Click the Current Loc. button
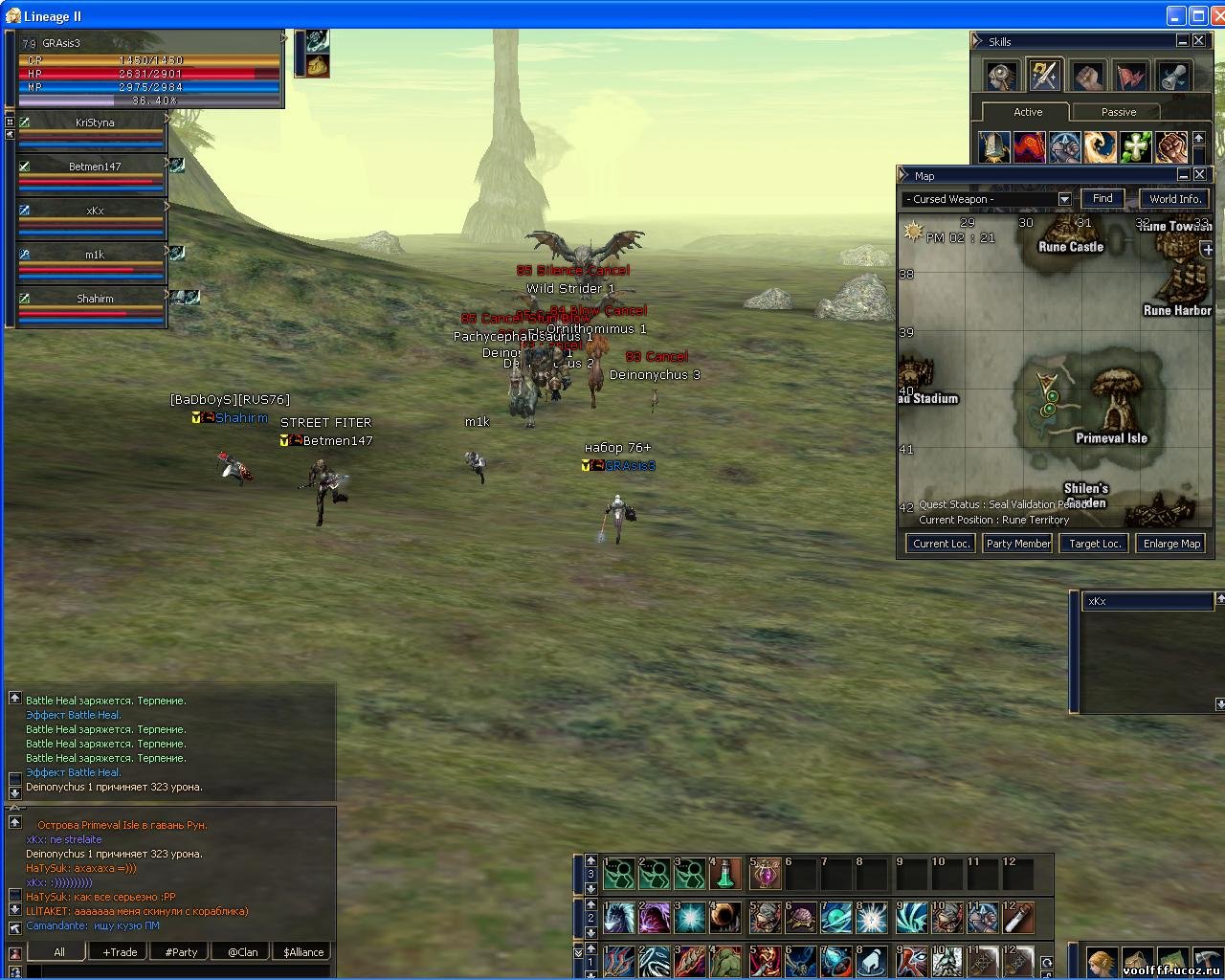The height and width of the screenshot is (980, 1225). pyautogui.click(x=941, y=544)
